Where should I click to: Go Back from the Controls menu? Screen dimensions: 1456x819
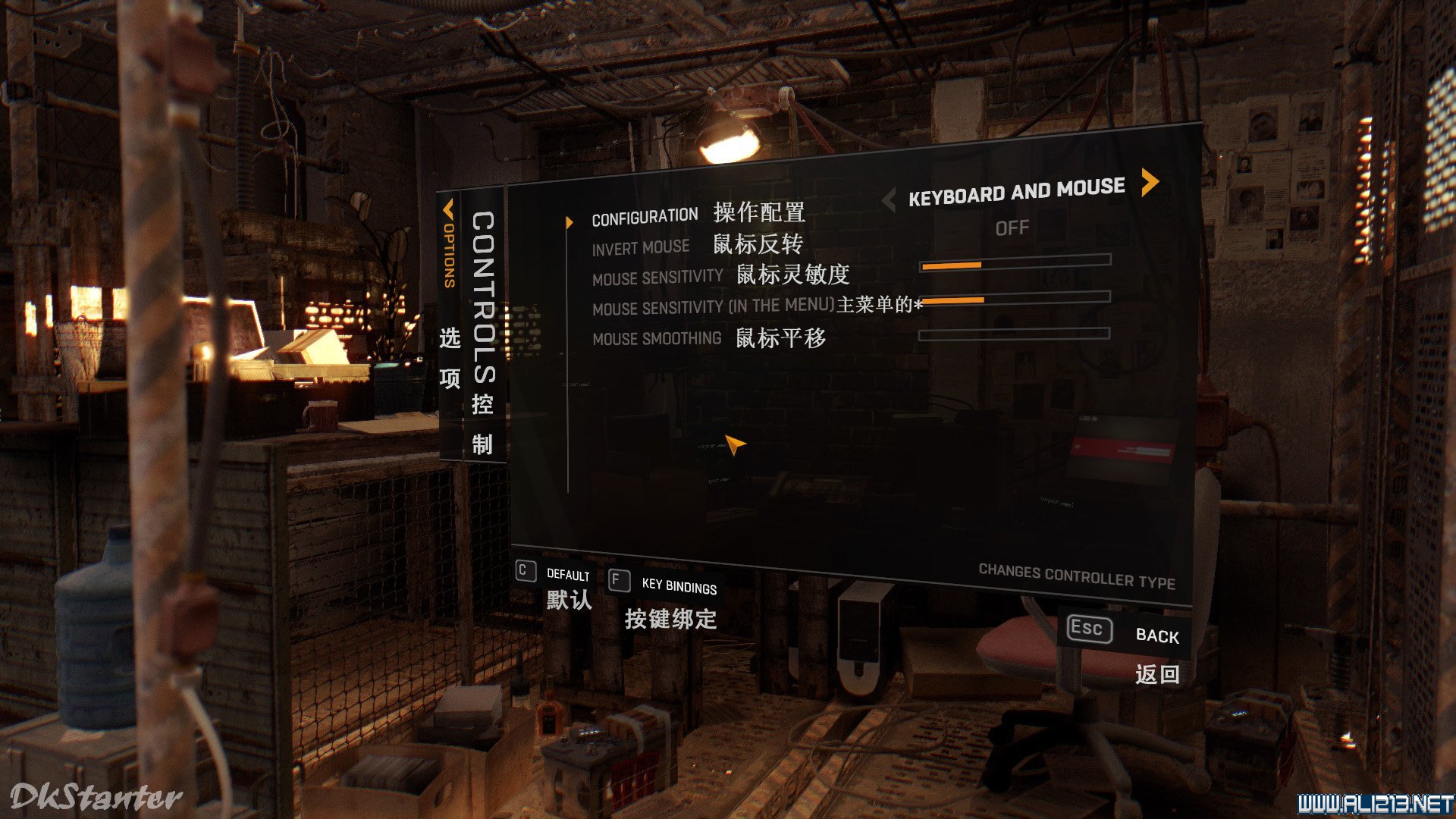coord(1124,632)
